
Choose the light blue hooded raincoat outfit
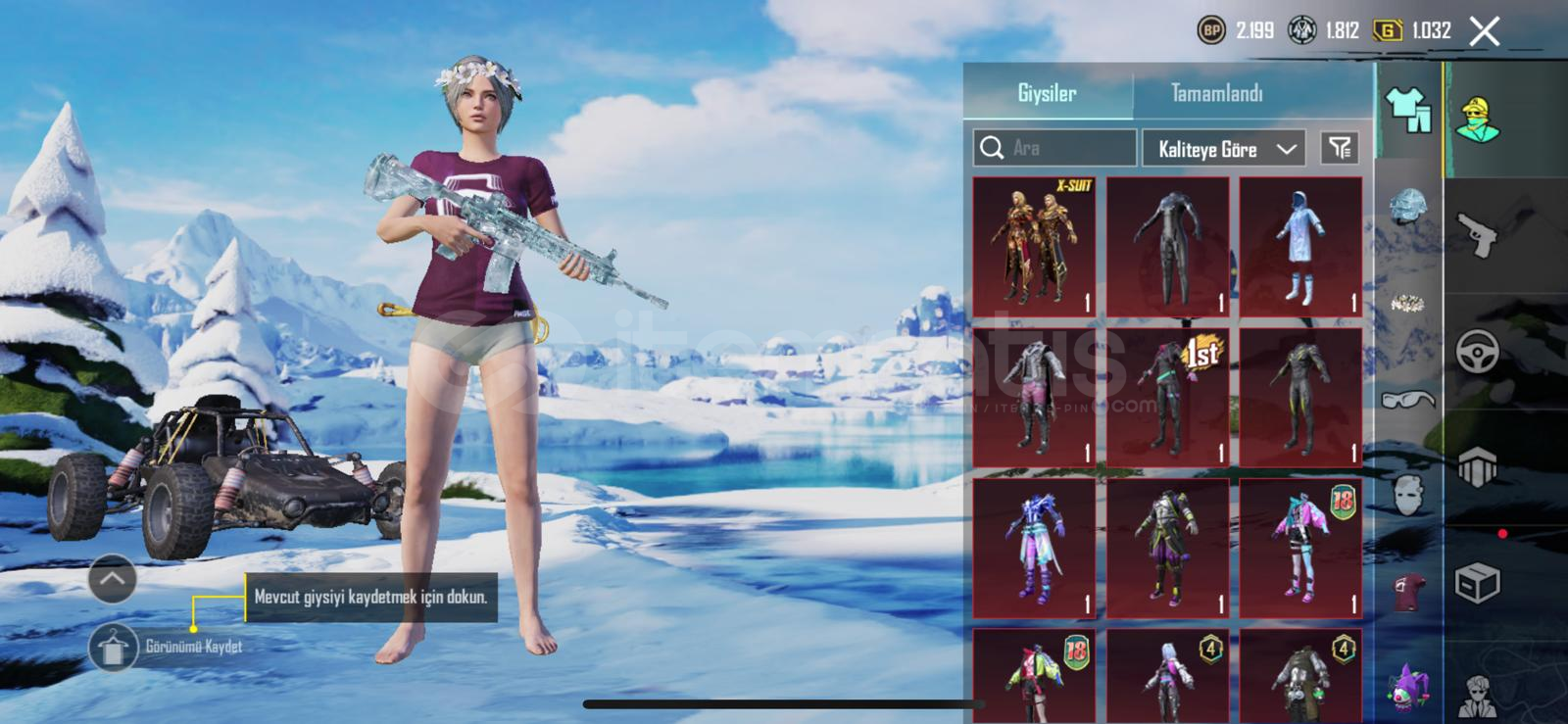click(1300, 247)
